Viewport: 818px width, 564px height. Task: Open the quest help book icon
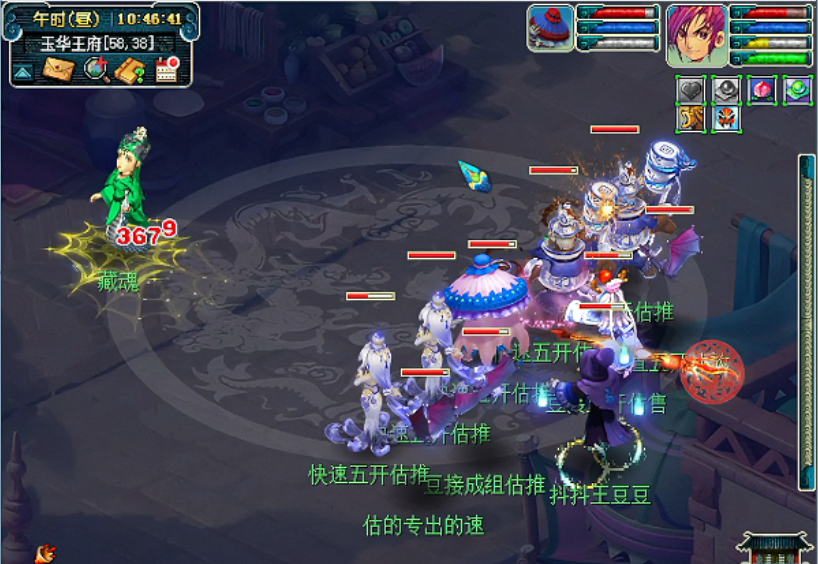point(130,70)
